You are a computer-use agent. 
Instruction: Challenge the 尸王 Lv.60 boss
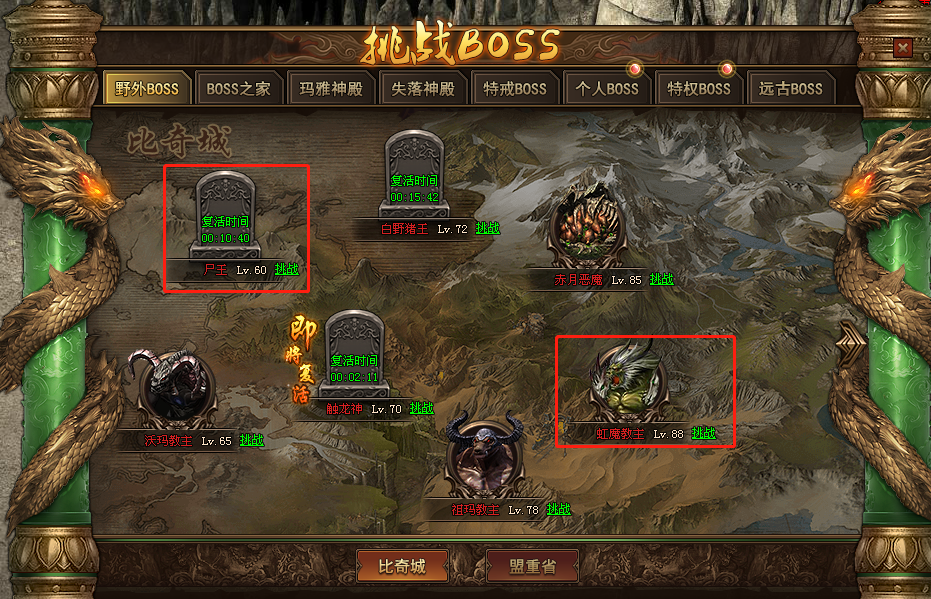click(x=286, y=269)
